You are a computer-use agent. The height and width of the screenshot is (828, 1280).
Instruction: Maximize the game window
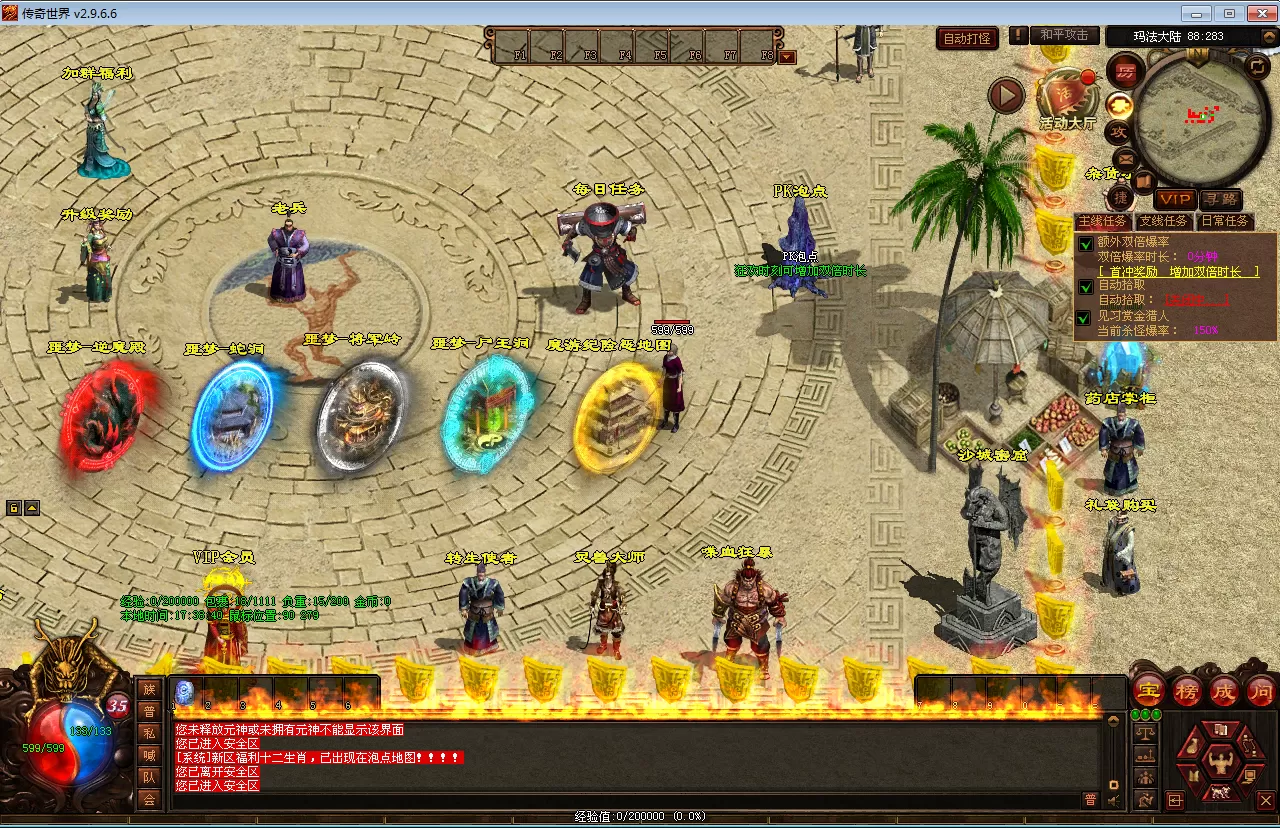coord(1229,13)
